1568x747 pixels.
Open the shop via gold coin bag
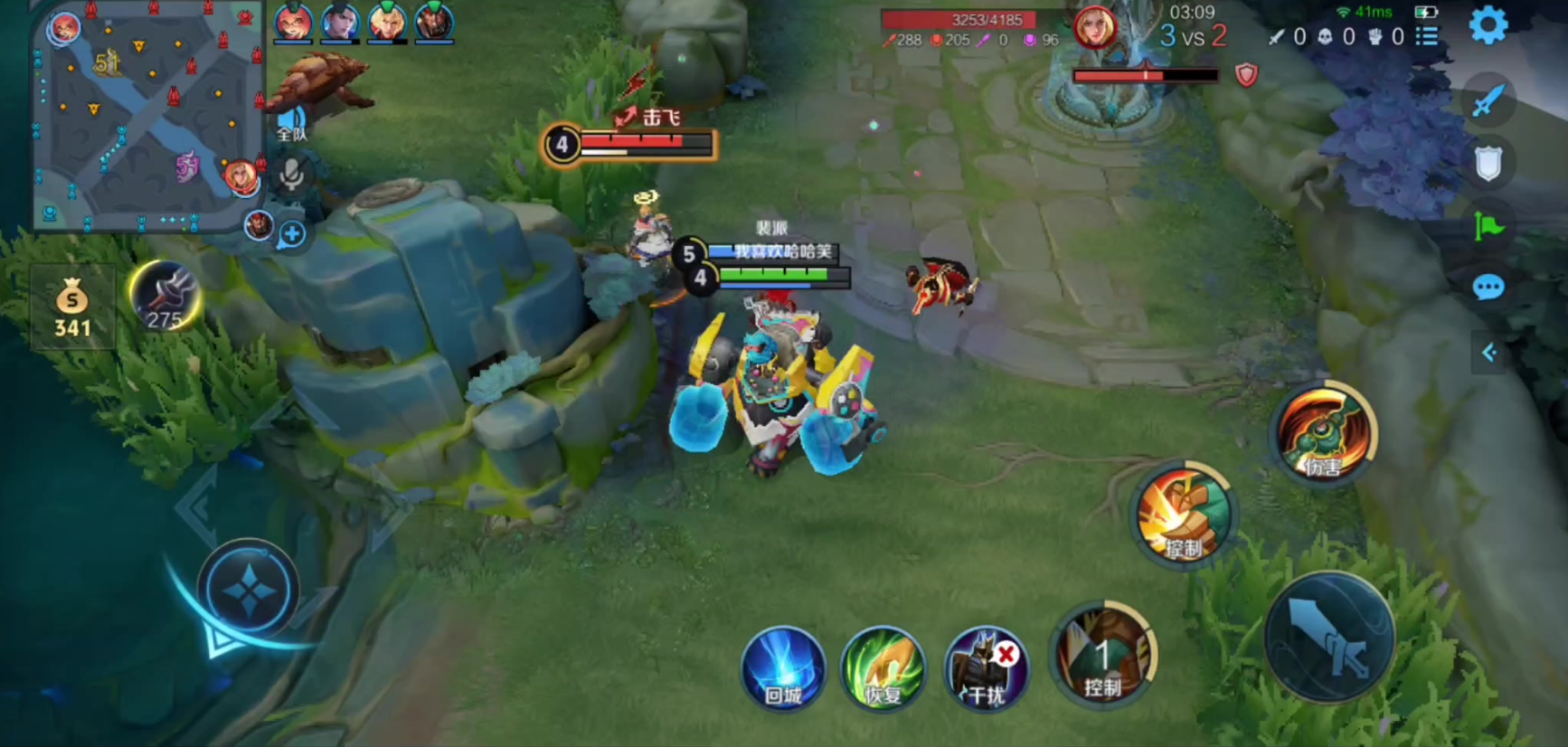click(x=72, y=307)
